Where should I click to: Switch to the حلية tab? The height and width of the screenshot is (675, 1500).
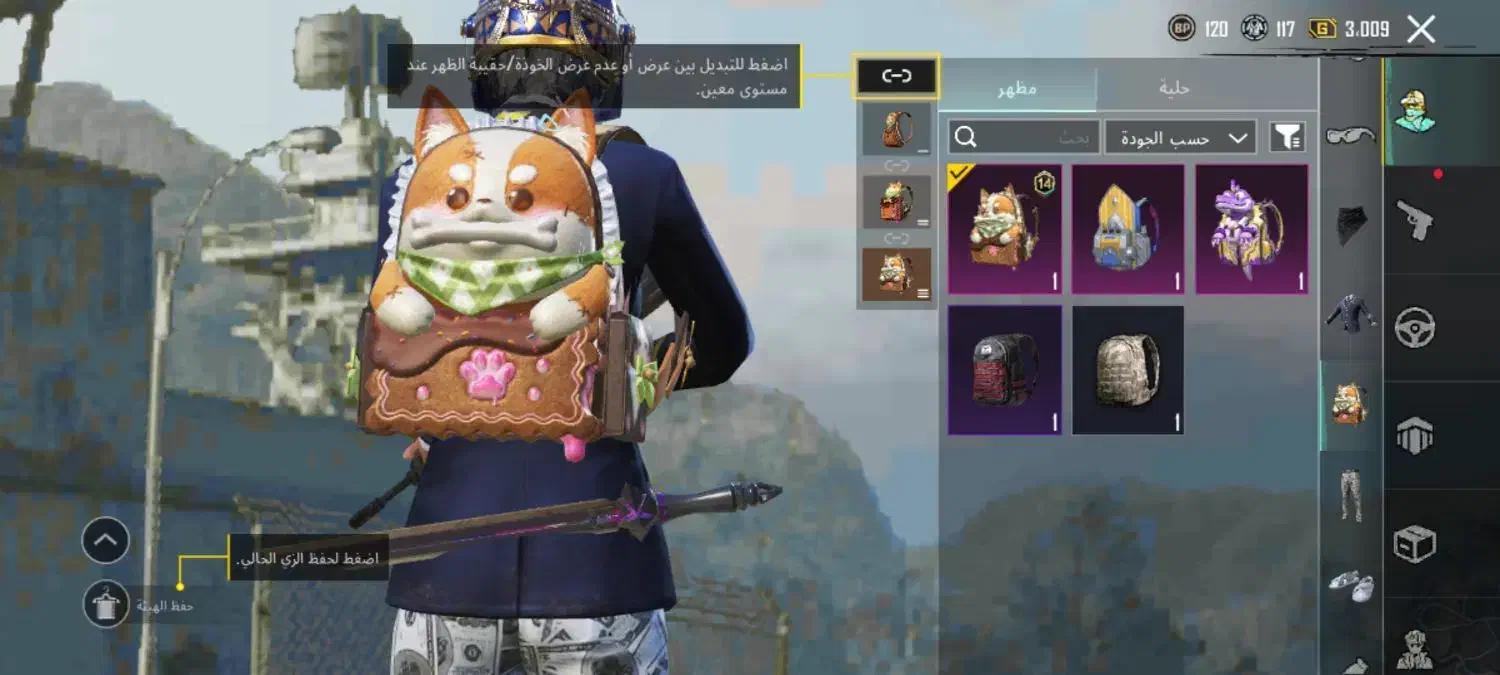point(1174,88)
